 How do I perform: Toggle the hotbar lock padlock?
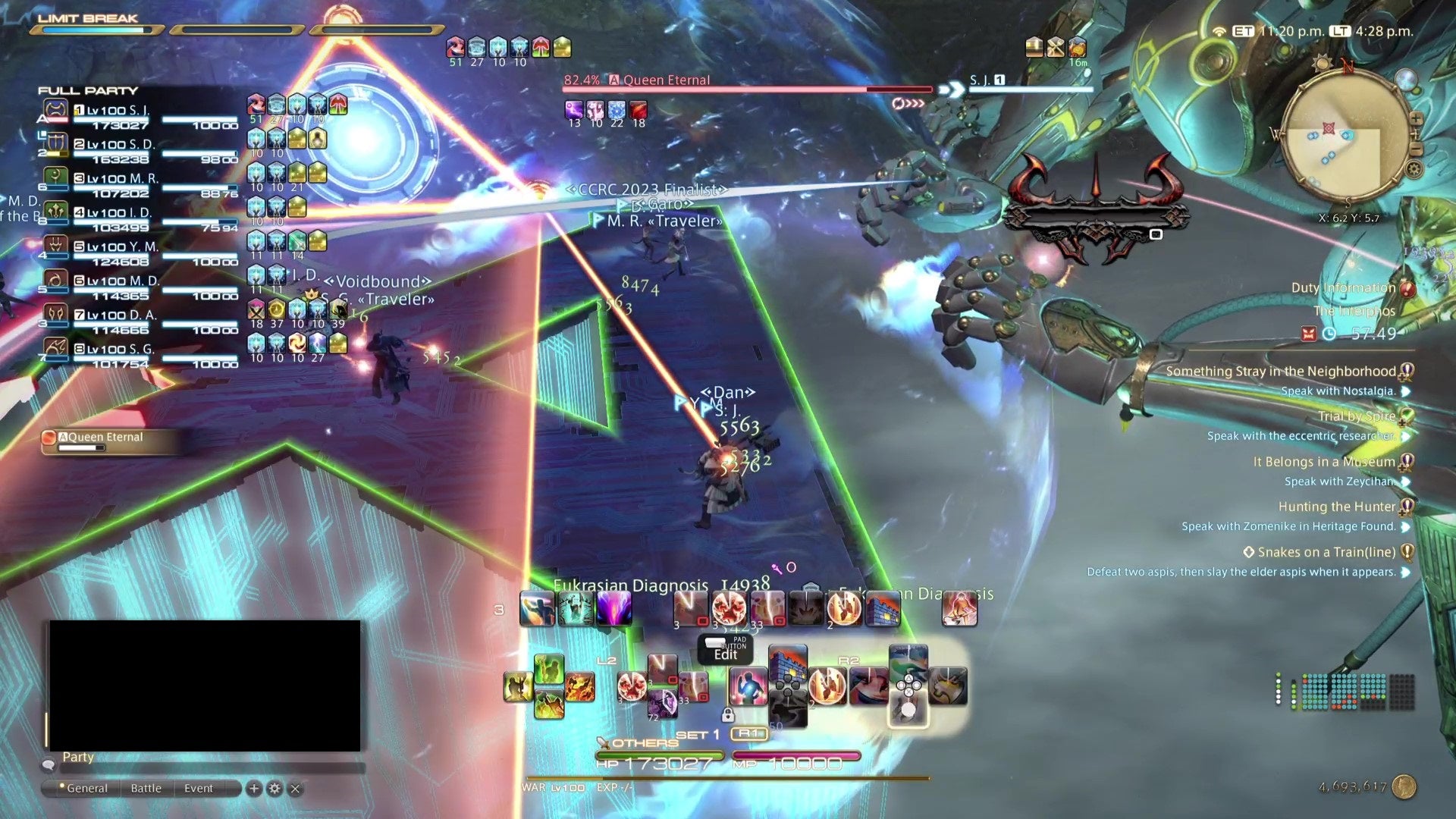coord(728,714)
